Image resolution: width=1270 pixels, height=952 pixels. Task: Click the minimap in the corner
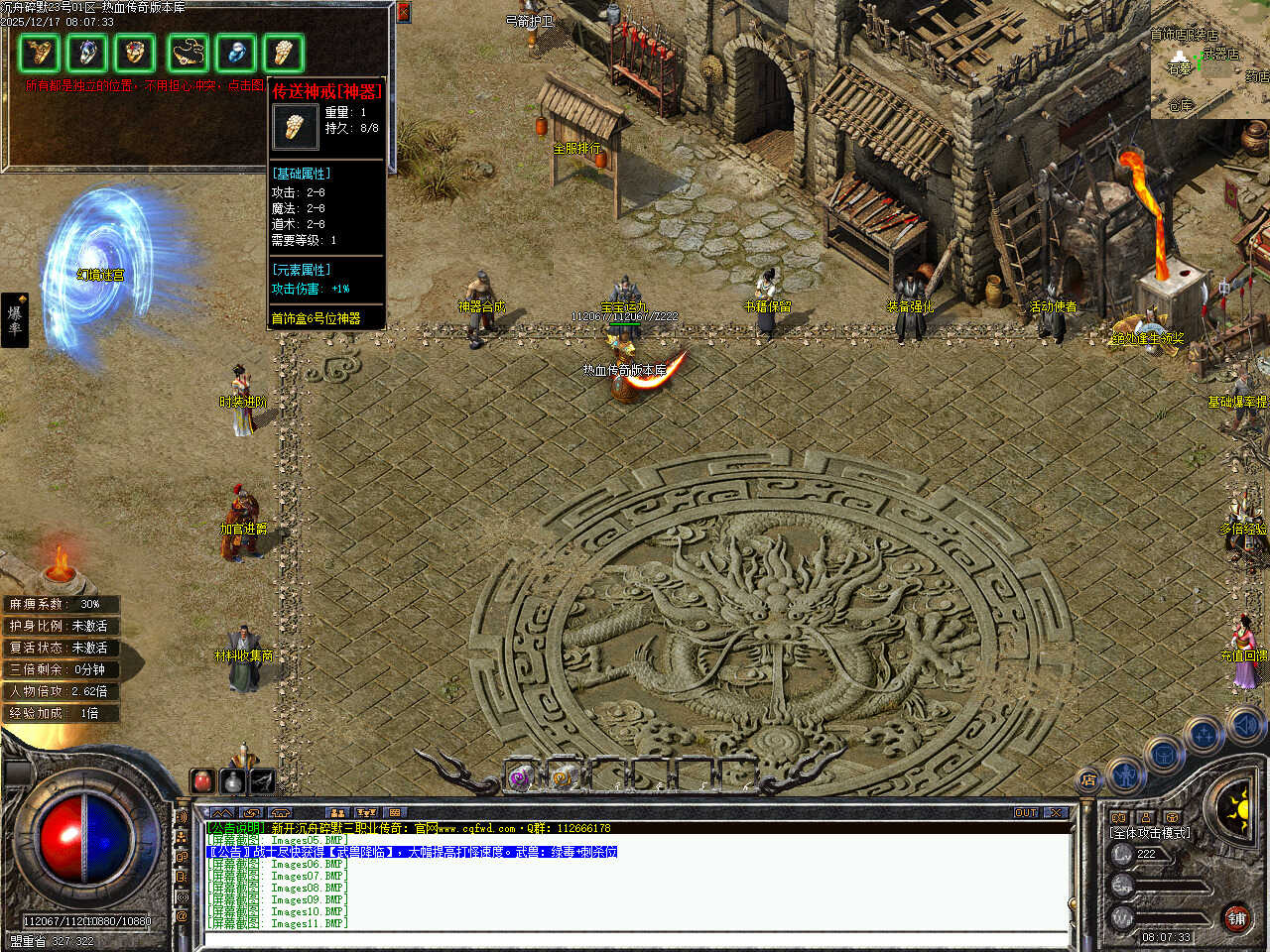point(1209,59)
